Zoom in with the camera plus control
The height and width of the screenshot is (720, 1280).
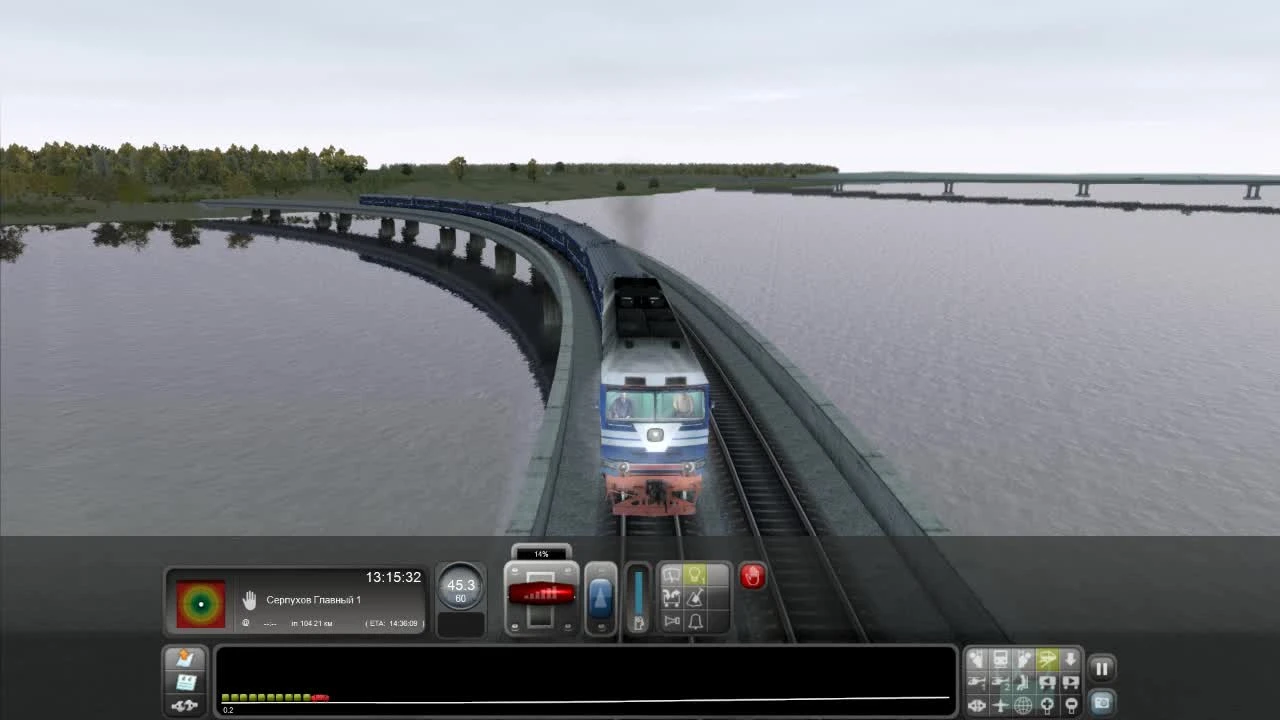pos(1047,705)
